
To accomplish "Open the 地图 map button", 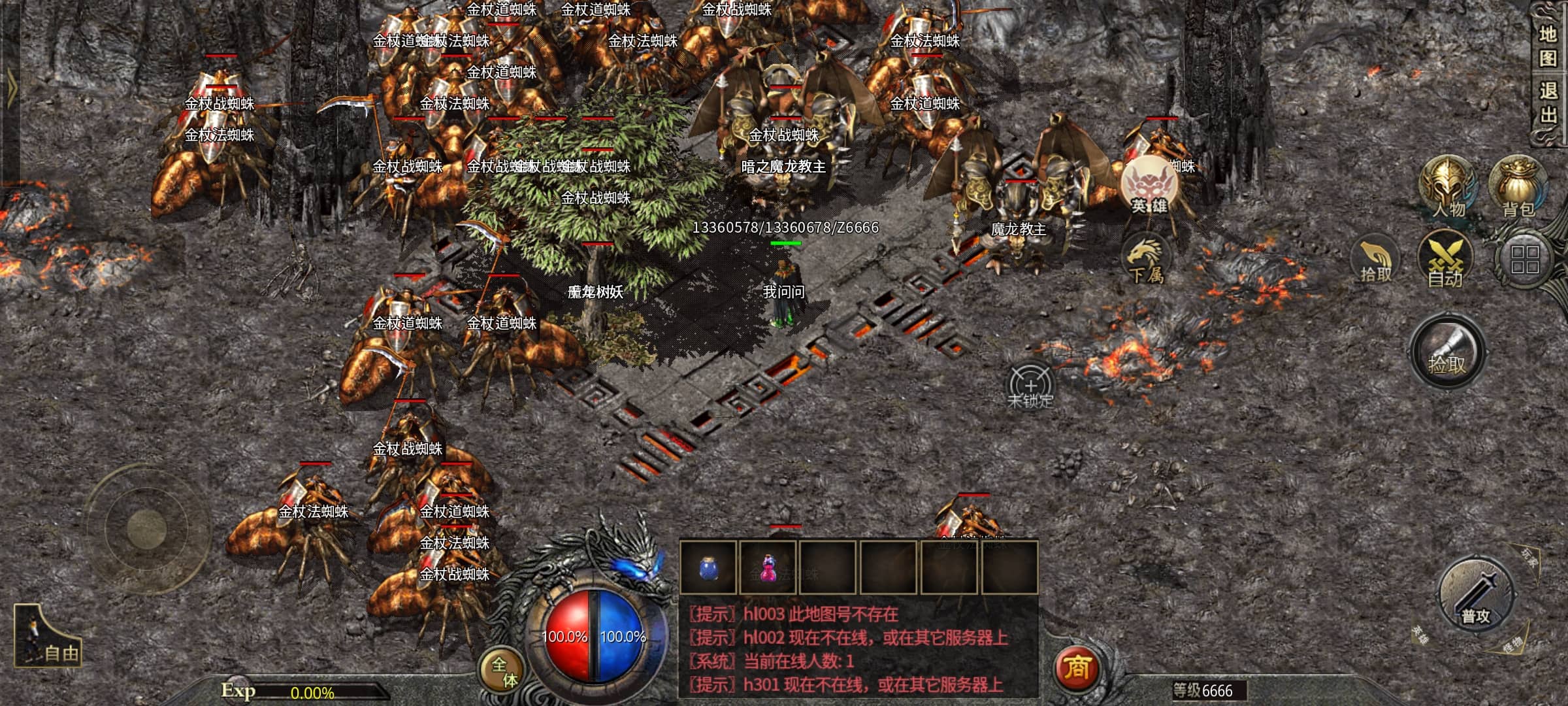I will (x=1547, y=46).
